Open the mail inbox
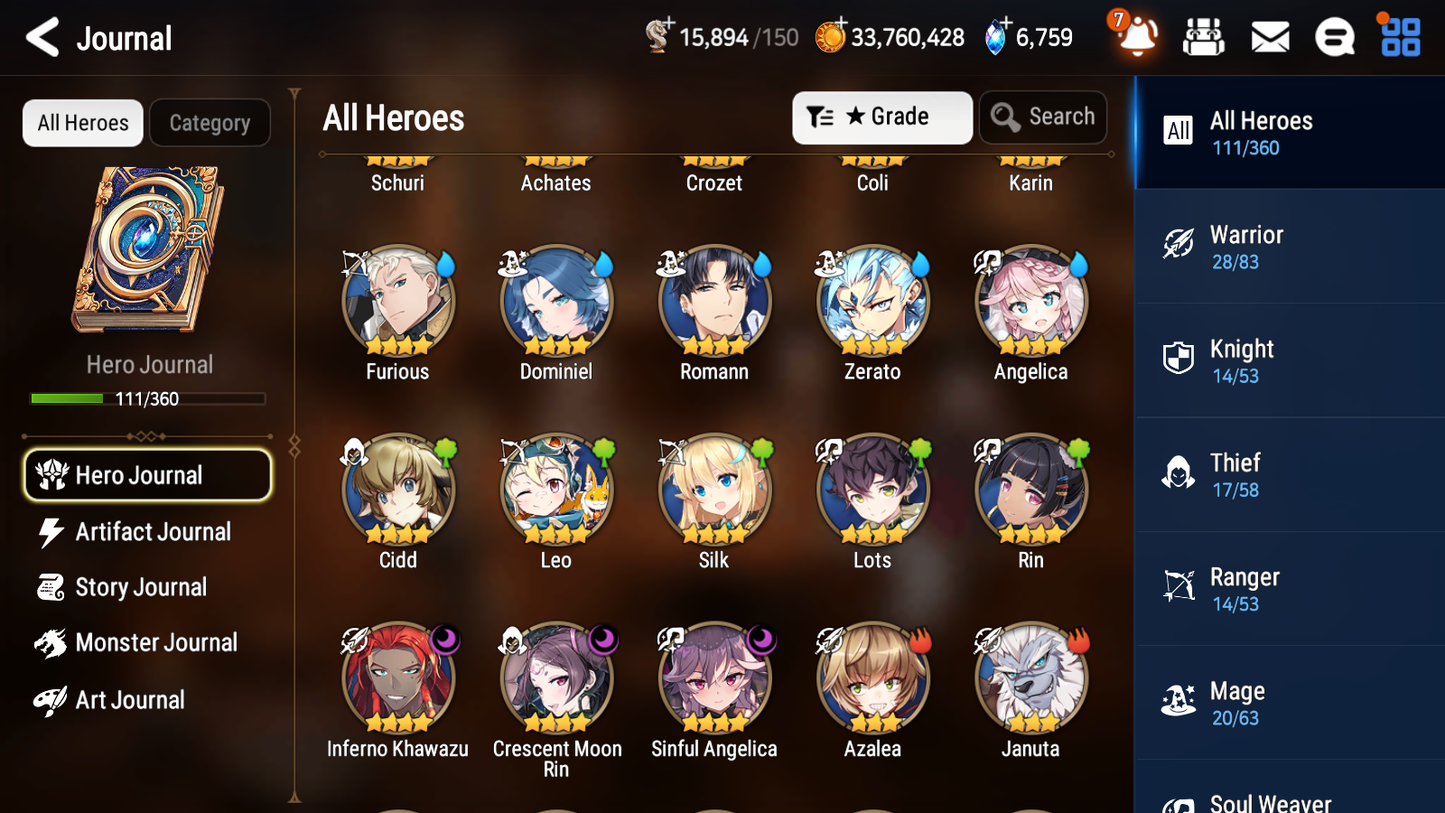 [x=1270, y=36]
